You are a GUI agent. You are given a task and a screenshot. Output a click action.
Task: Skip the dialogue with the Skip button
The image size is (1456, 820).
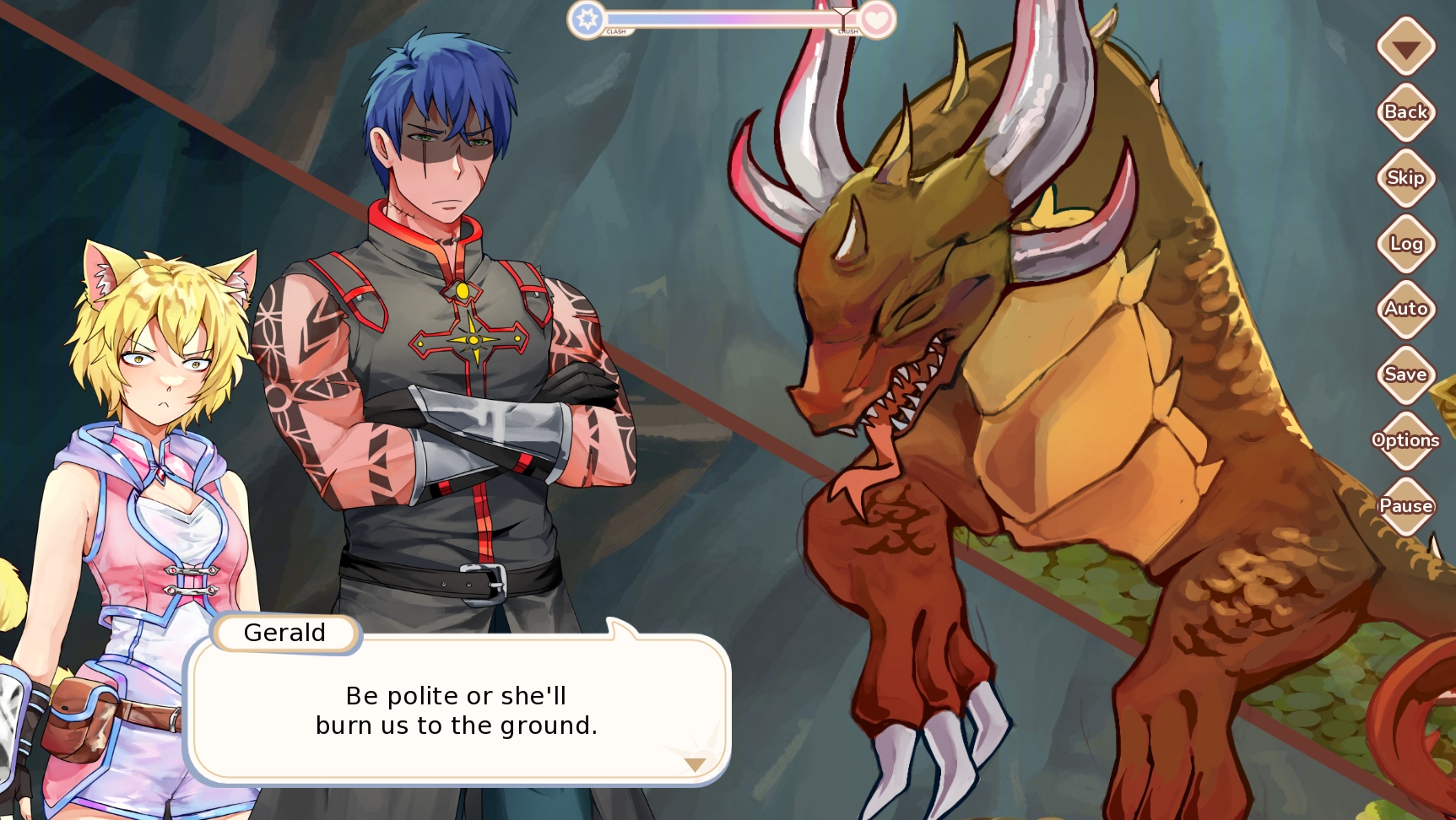point(1405,178)
